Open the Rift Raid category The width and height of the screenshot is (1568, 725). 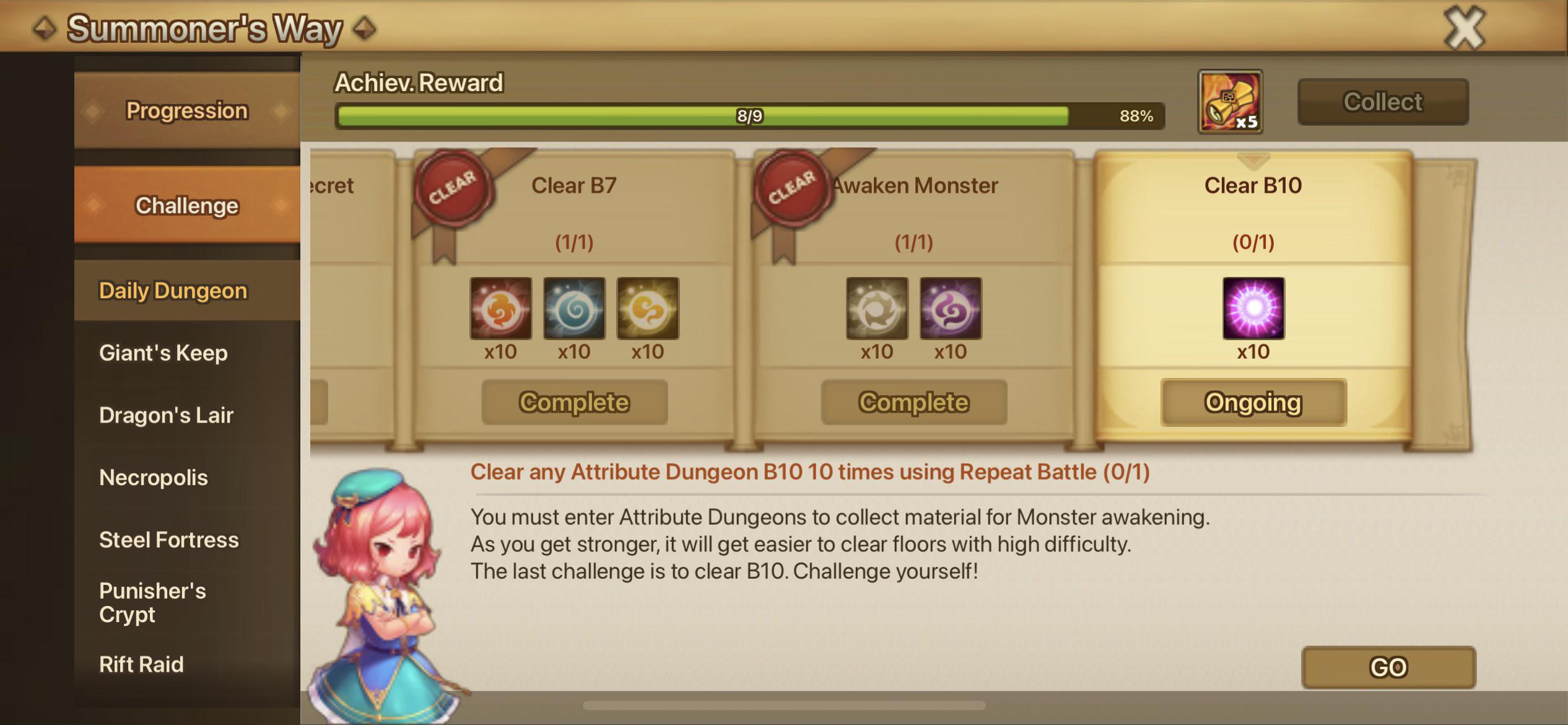point(141,664)
